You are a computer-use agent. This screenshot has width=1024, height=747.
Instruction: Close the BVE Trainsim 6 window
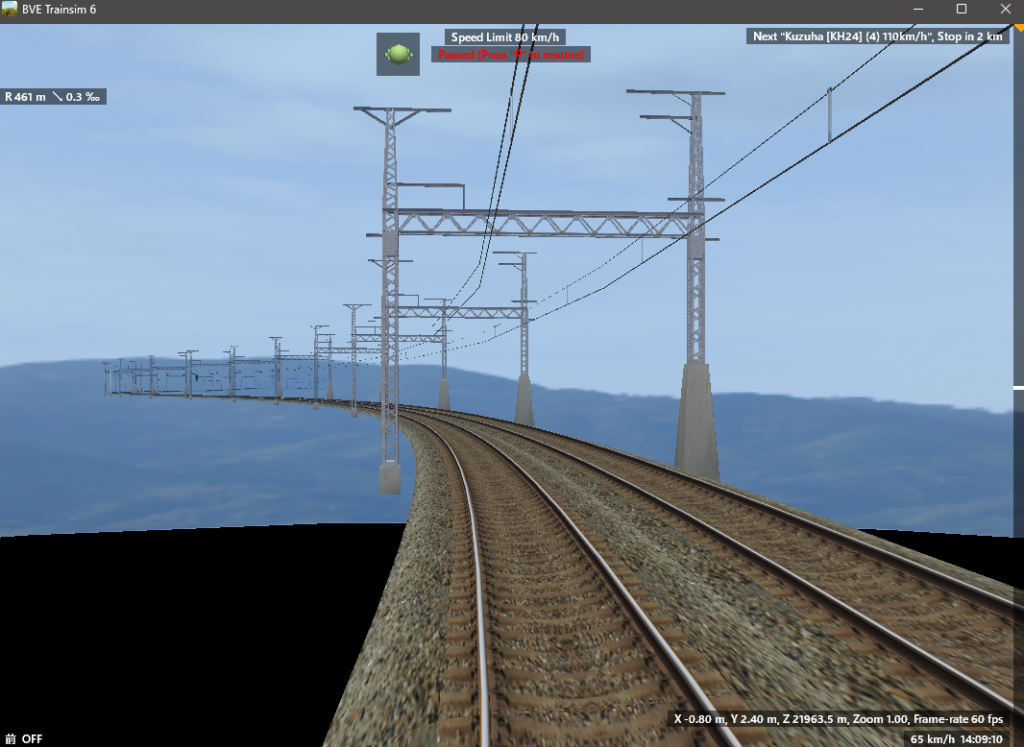pos(1005,9)
